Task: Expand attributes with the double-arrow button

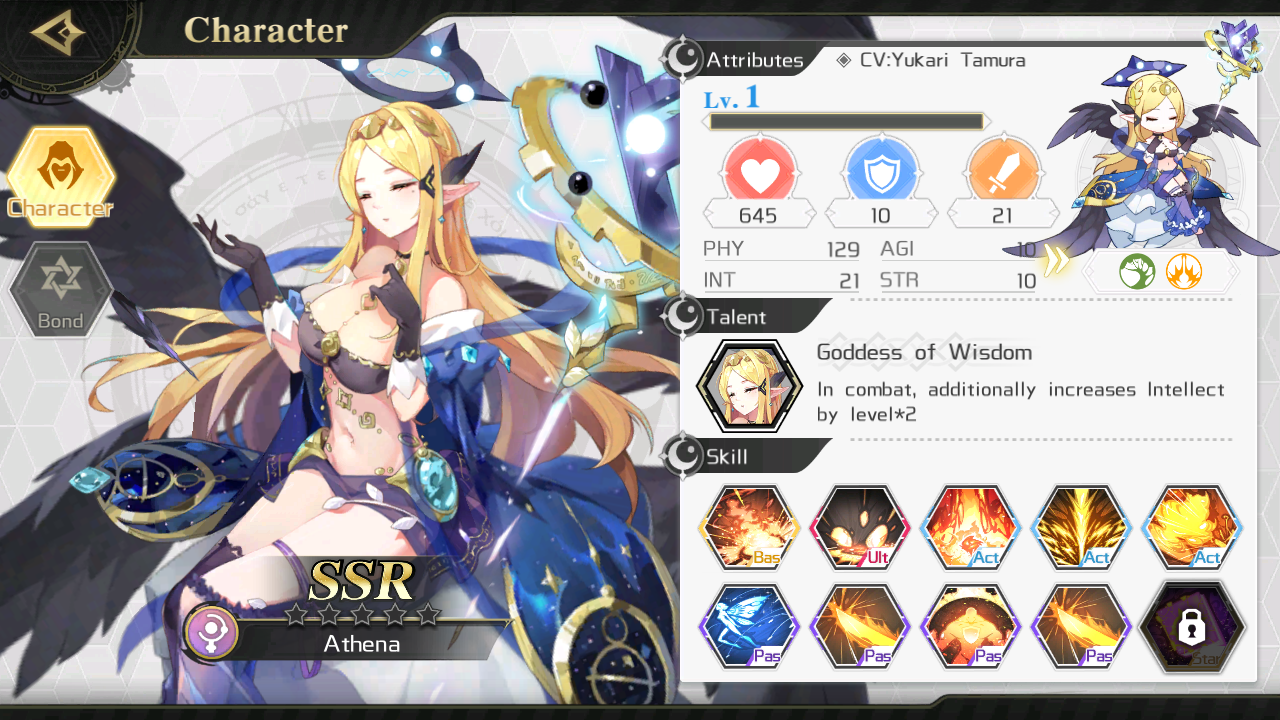Action: click(1055, 261)
